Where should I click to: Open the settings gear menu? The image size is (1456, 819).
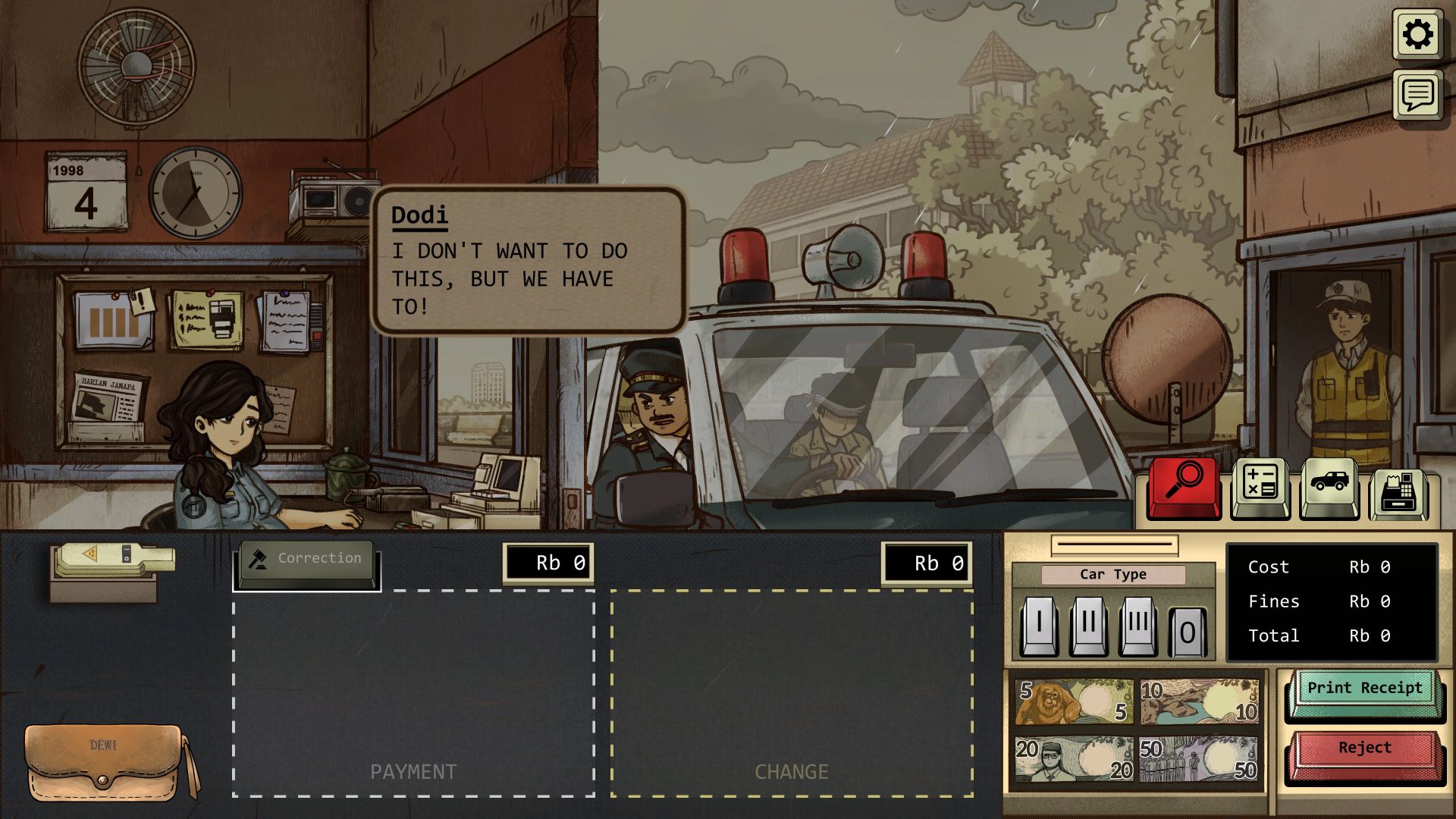pyautogui.click(x=1417, y=34)
